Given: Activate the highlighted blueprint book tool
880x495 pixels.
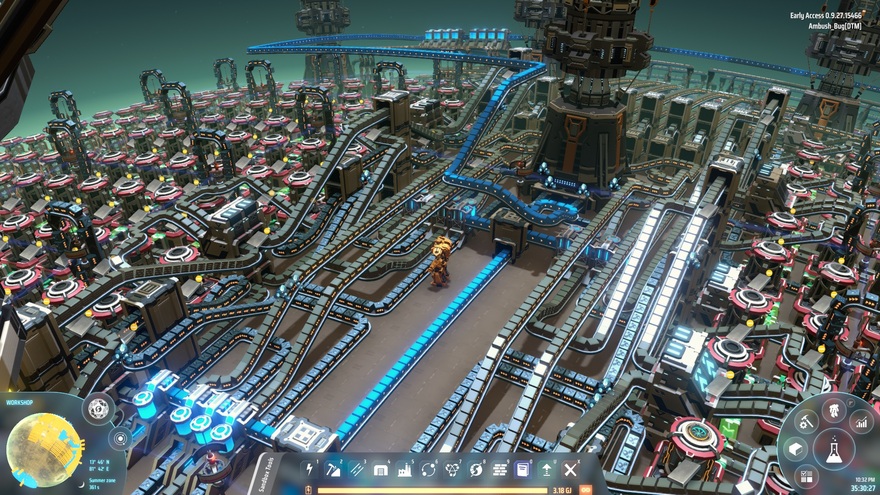Looking at the screenshot, I should point(523,469).
